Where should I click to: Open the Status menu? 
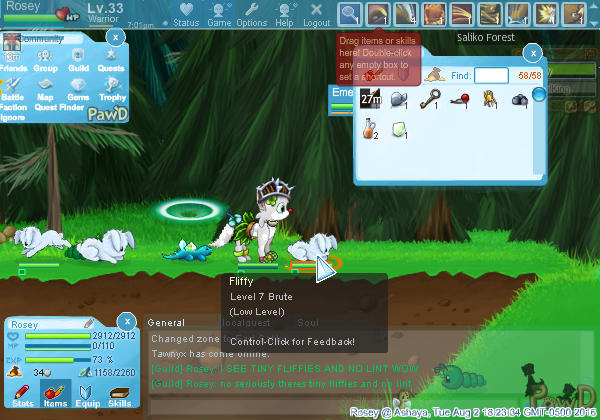(x=185, y=15)
